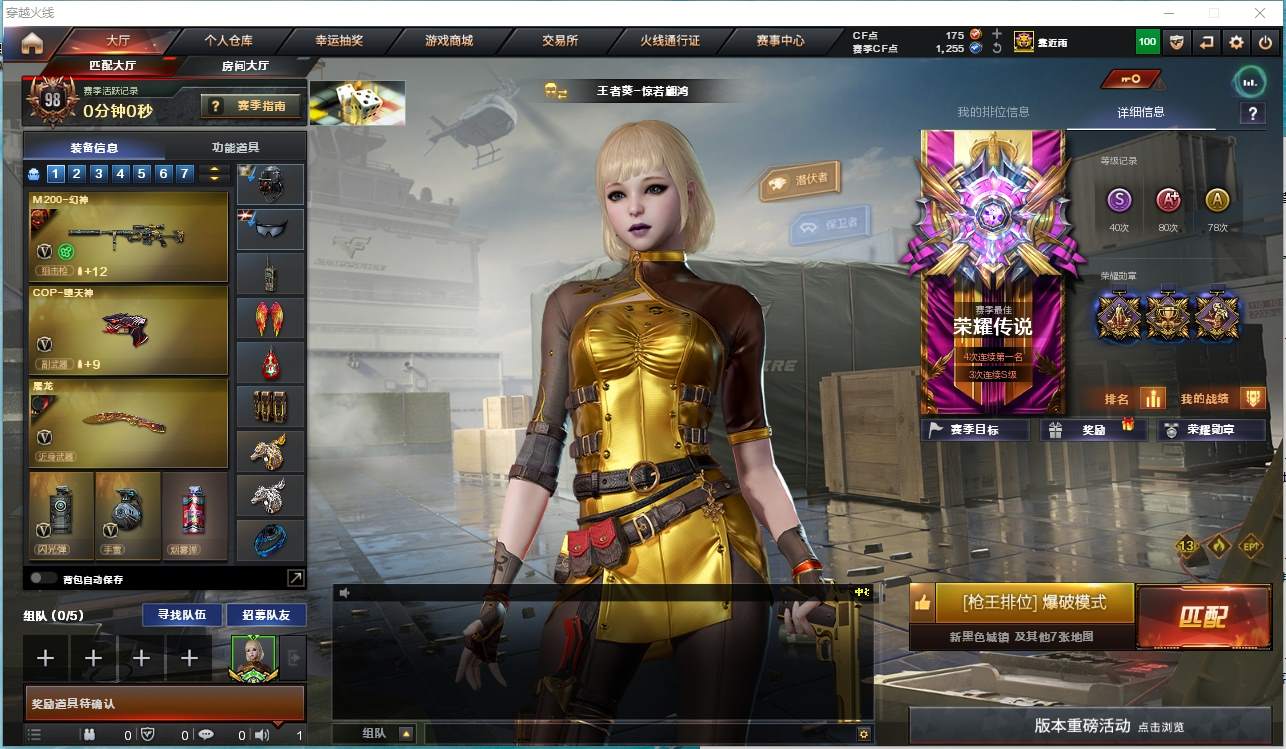Open settings gear icon in top bar
This screenshot has height=749, width=1286.
(x=1236, y=42)
